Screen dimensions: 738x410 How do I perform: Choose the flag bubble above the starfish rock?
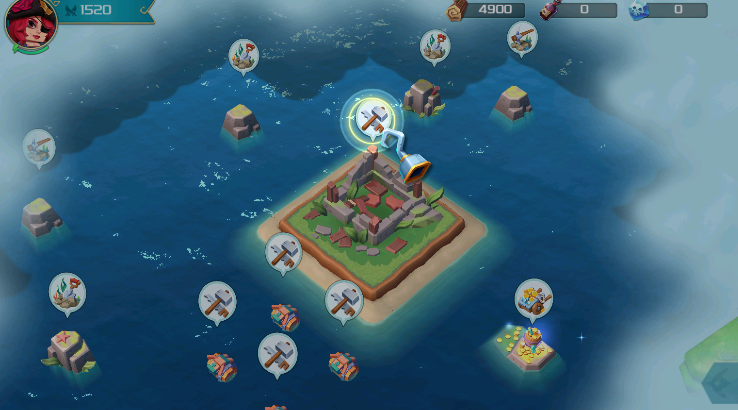67,292
